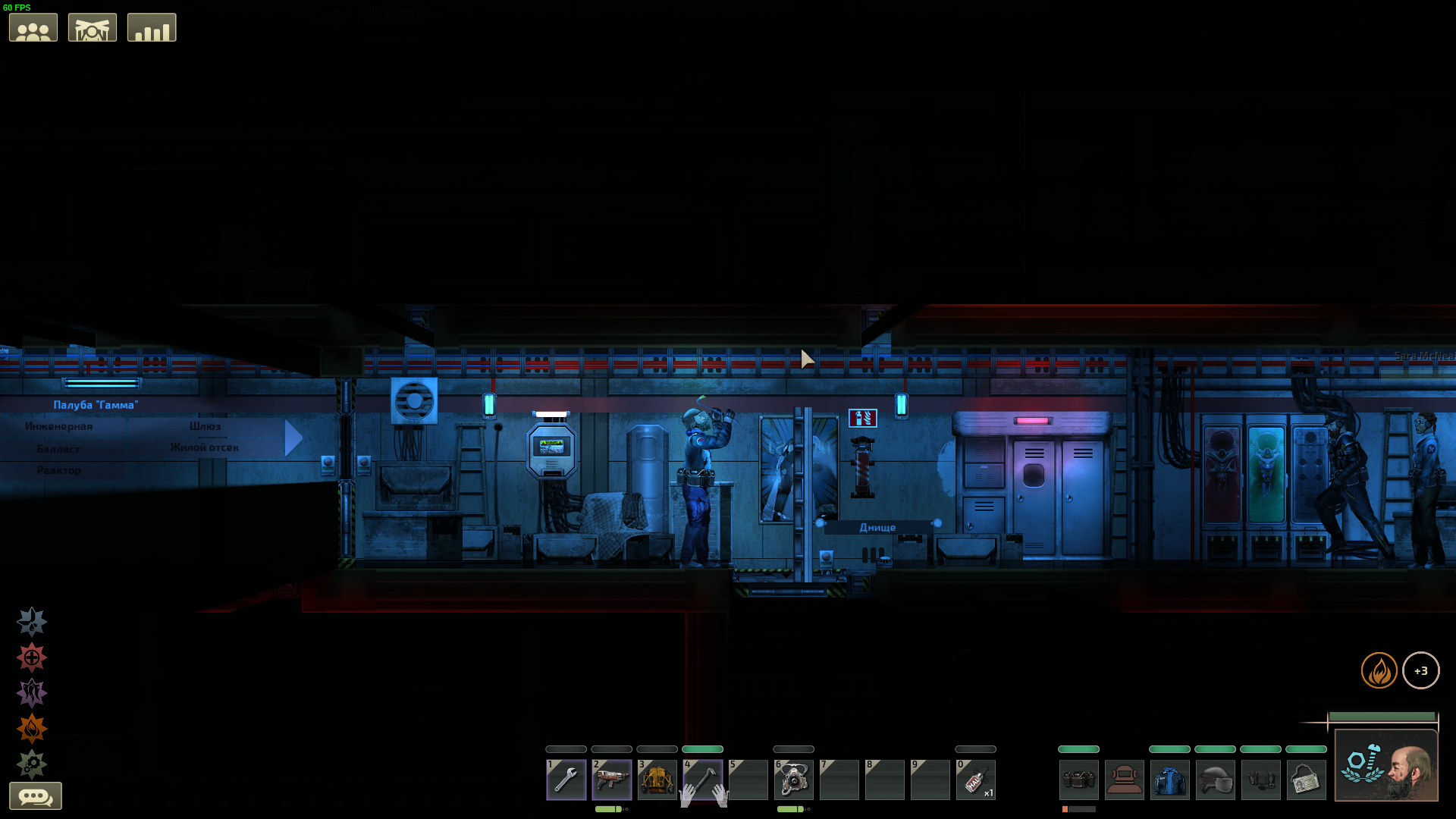Report broken devices with the gear icon

point(31,764)
